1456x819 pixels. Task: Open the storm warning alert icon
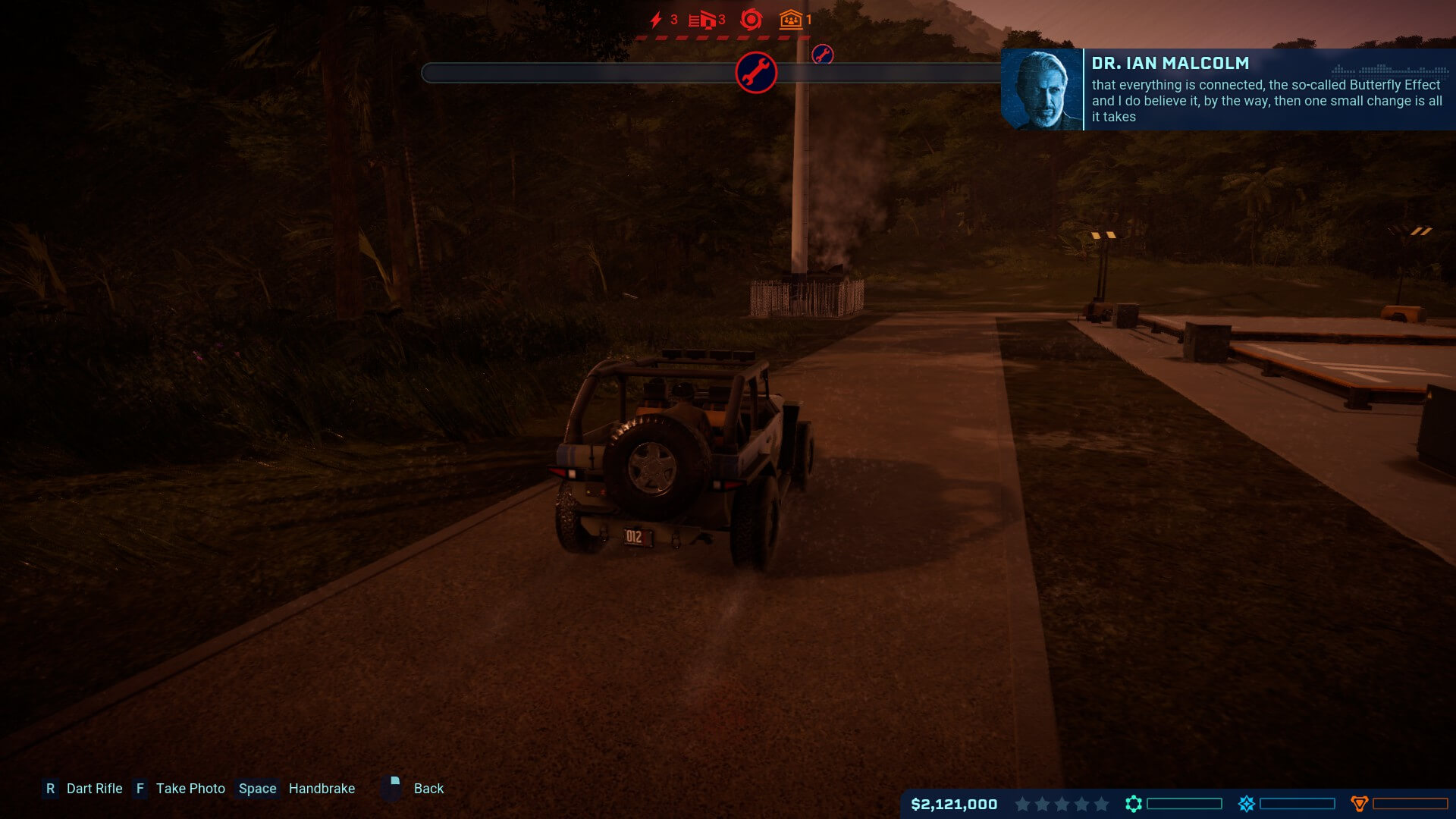pos(751,20)
